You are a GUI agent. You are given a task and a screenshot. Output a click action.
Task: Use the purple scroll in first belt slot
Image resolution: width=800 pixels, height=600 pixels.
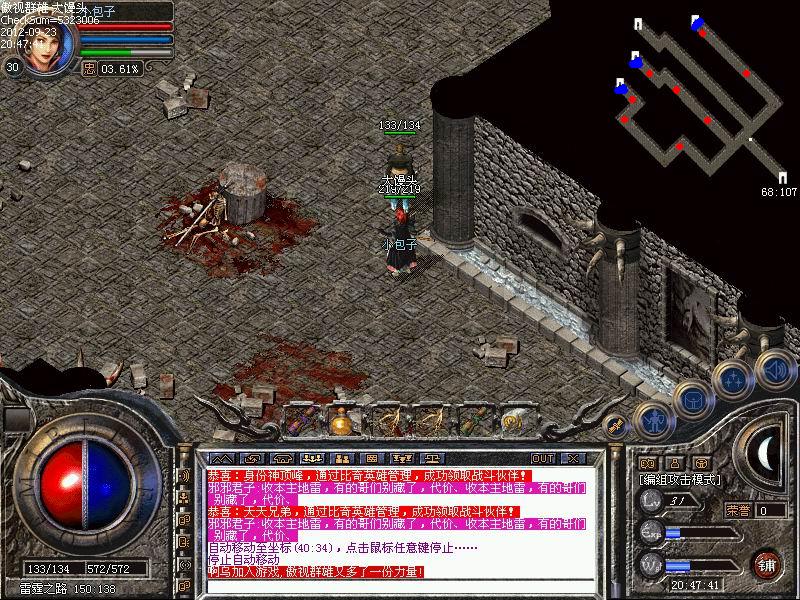[298, 419]
